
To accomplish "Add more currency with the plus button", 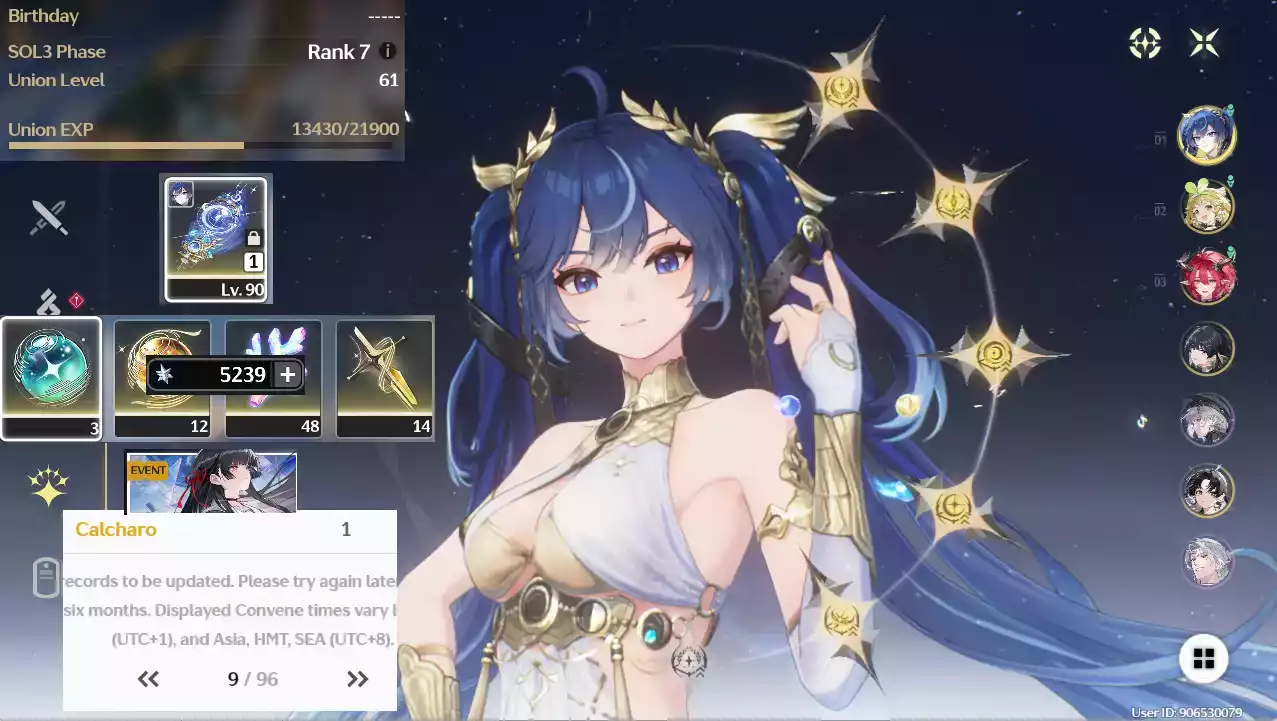I will point(287,375).
